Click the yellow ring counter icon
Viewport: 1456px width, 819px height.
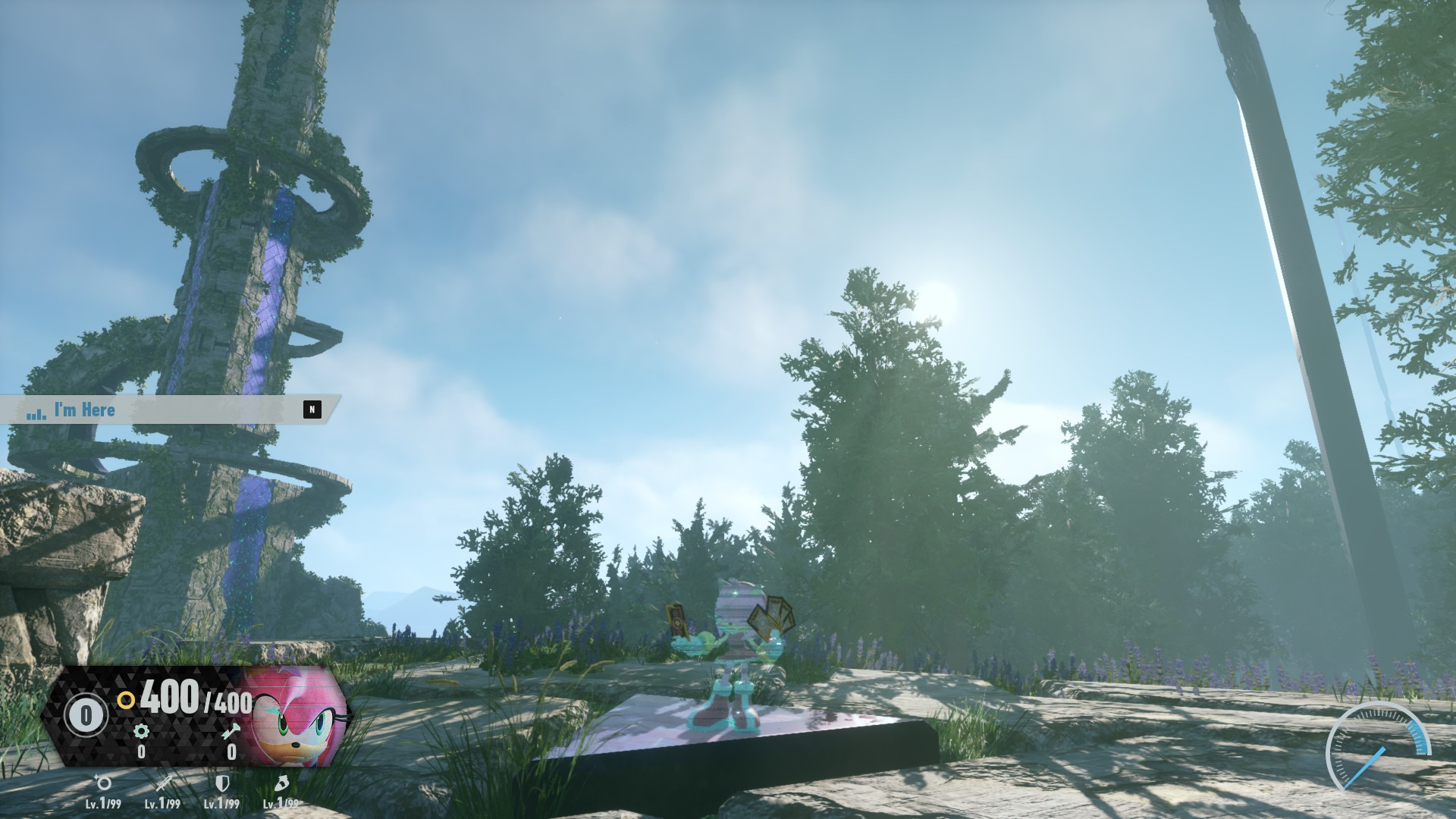point(126,701)
